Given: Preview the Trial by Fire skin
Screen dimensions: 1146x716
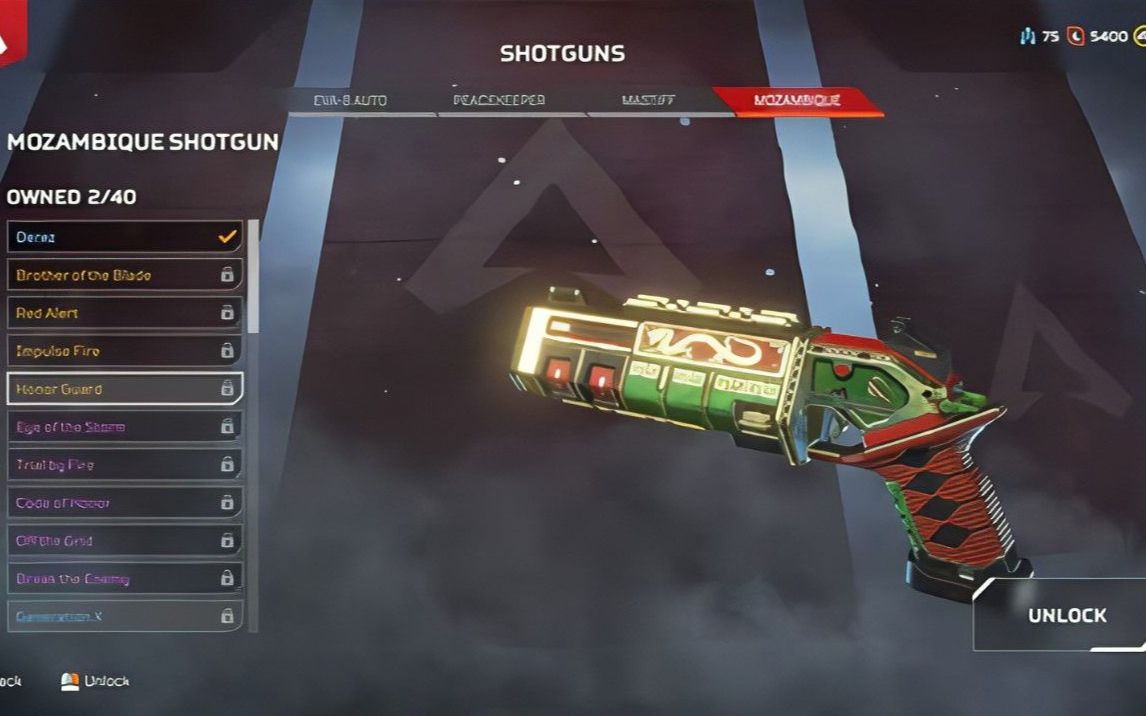Looking at the screenshot, I should pos(125,465).
